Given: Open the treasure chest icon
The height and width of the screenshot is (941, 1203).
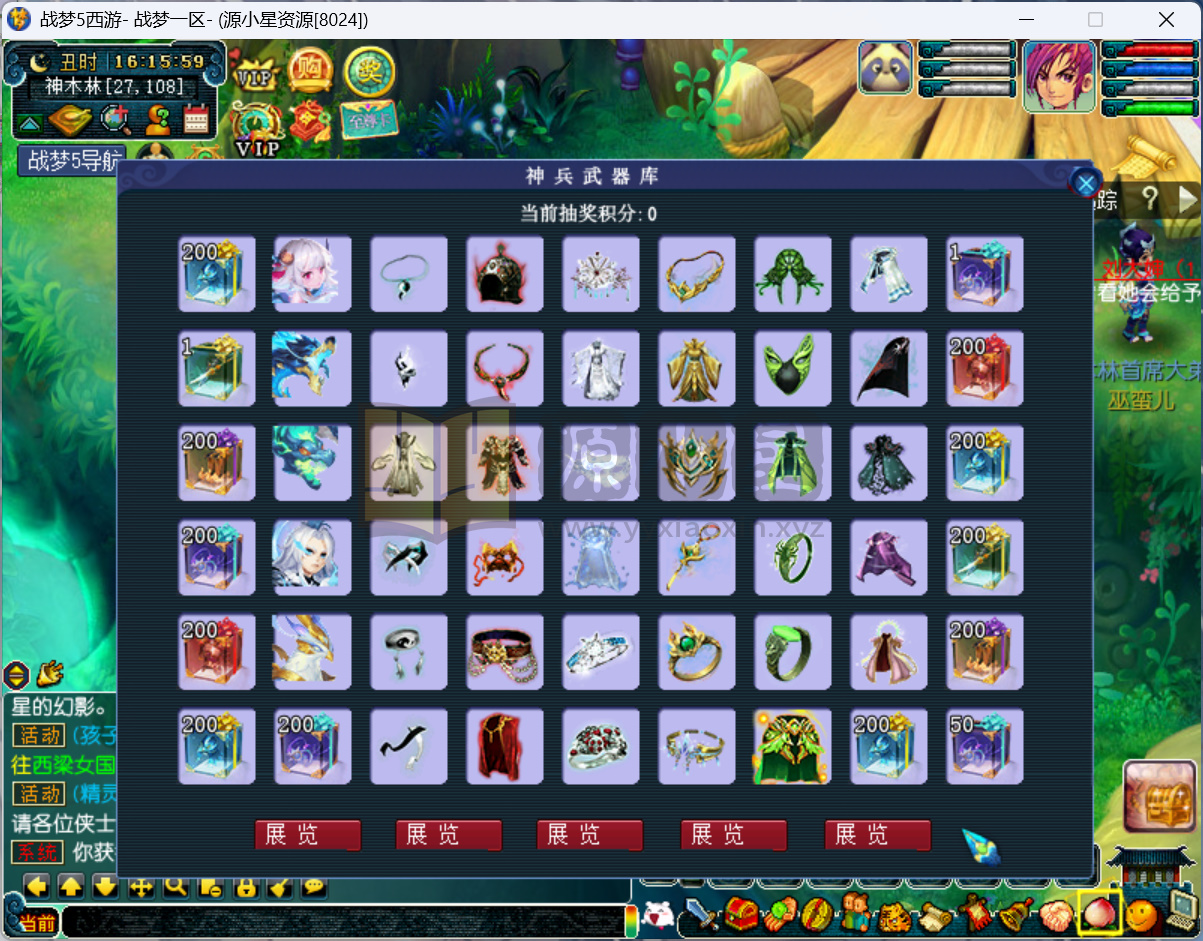Looking at the screenshot, I should coord(1159,795).
